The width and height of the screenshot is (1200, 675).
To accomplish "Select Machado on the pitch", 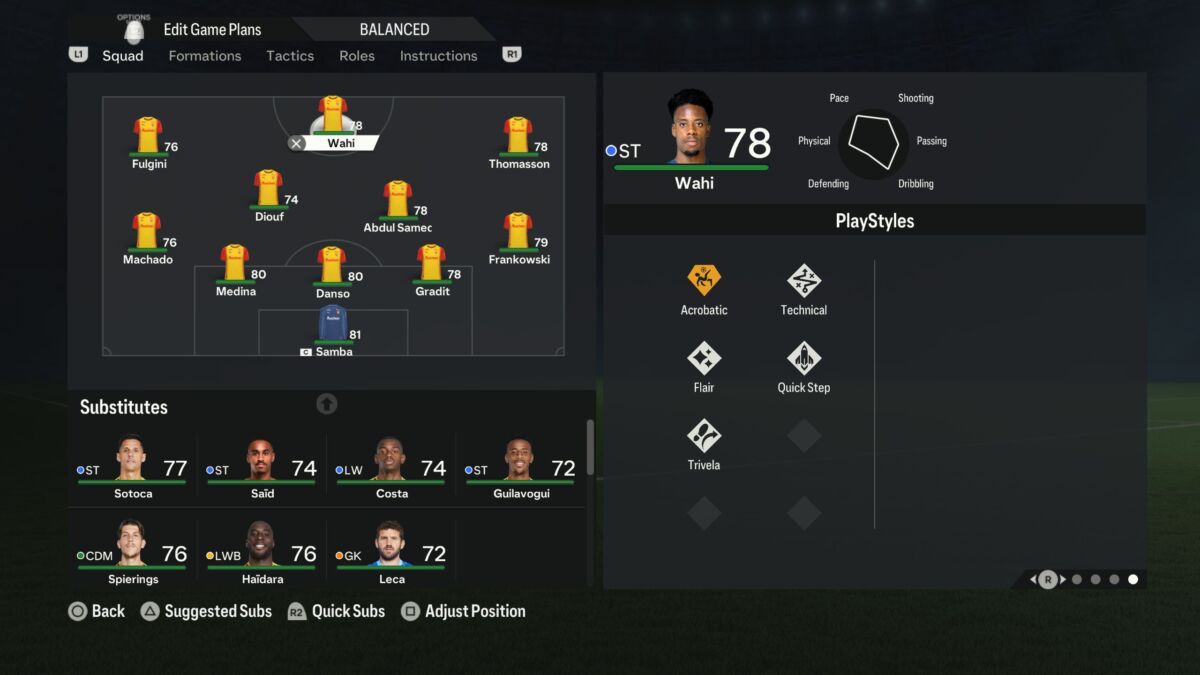I will pyautogui.click(x=147, y=233).
